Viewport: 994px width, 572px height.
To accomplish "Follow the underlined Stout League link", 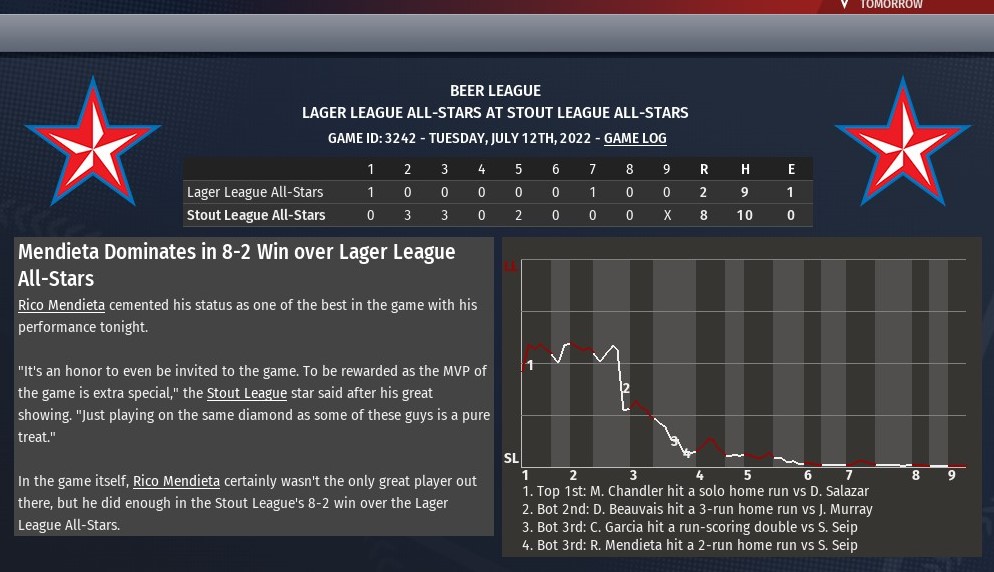I will click(x=246, y=393).
